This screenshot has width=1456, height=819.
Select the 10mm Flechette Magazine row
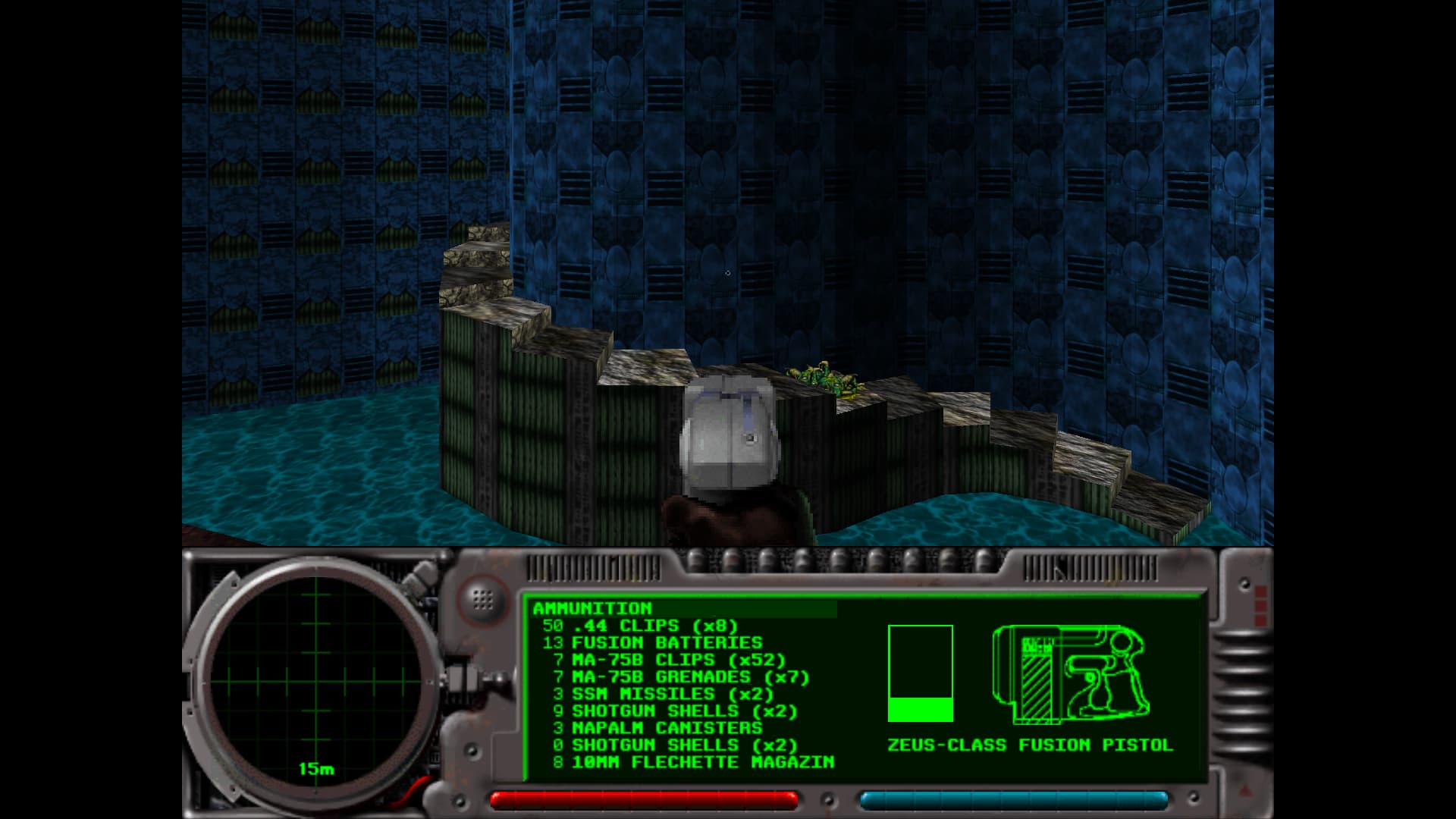click(694, 762)
